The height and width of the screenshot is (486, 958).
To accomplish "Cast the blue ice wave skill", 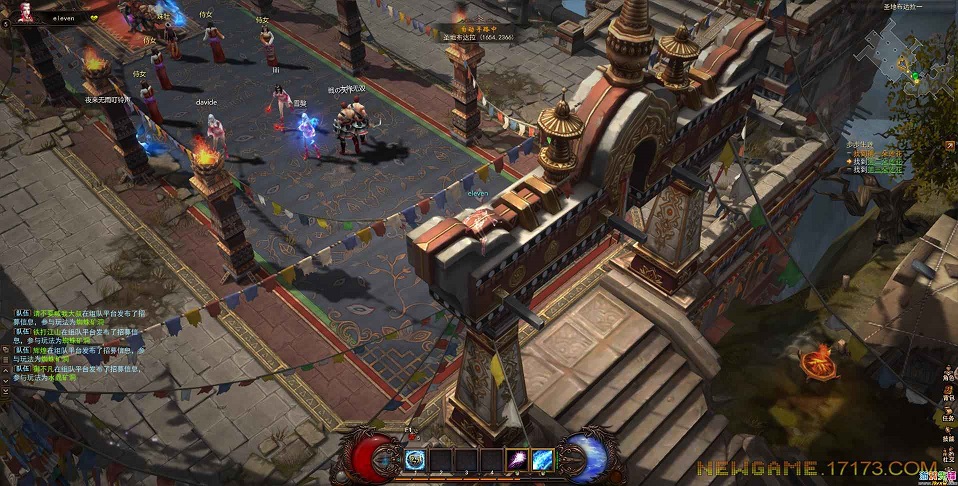I will pyautogui.click(x=544, y=459).
